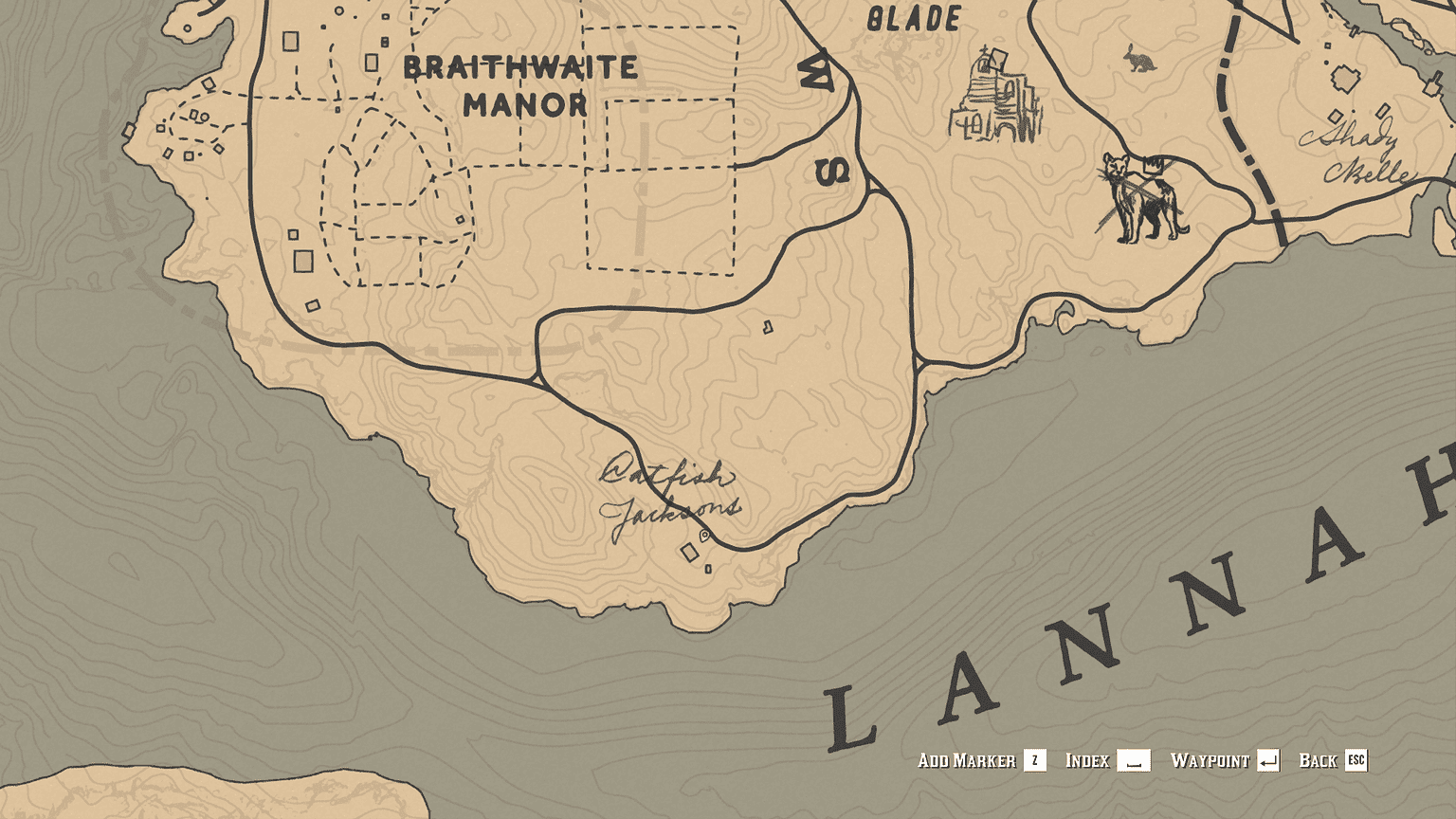This screenshot has width=1456, height=819.
Task: Click the Z key icon beside Add Marker
Action: pos(1033,760)
